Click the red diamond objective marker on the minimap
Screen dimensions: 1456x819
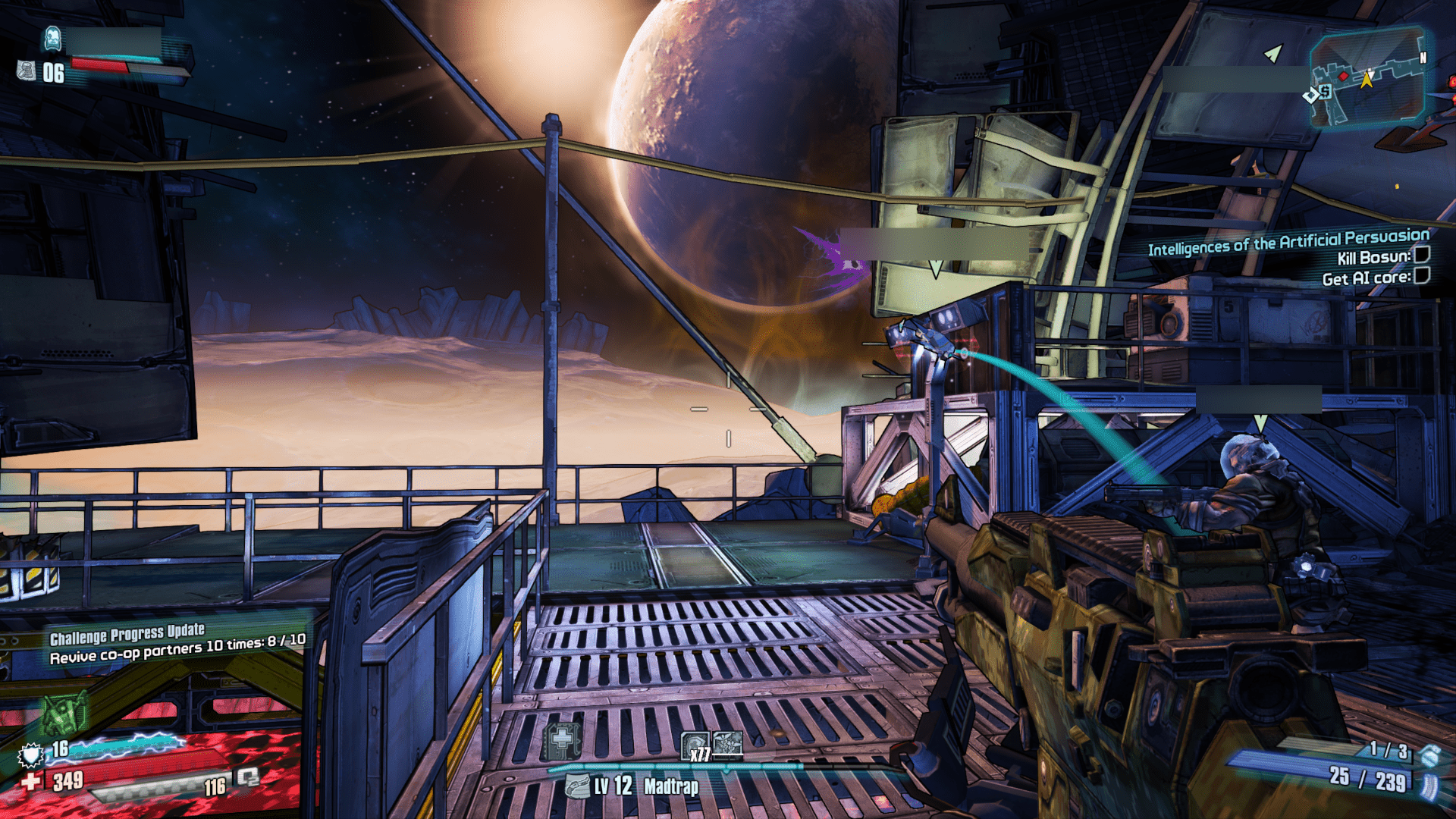(x=1343, y=76)
